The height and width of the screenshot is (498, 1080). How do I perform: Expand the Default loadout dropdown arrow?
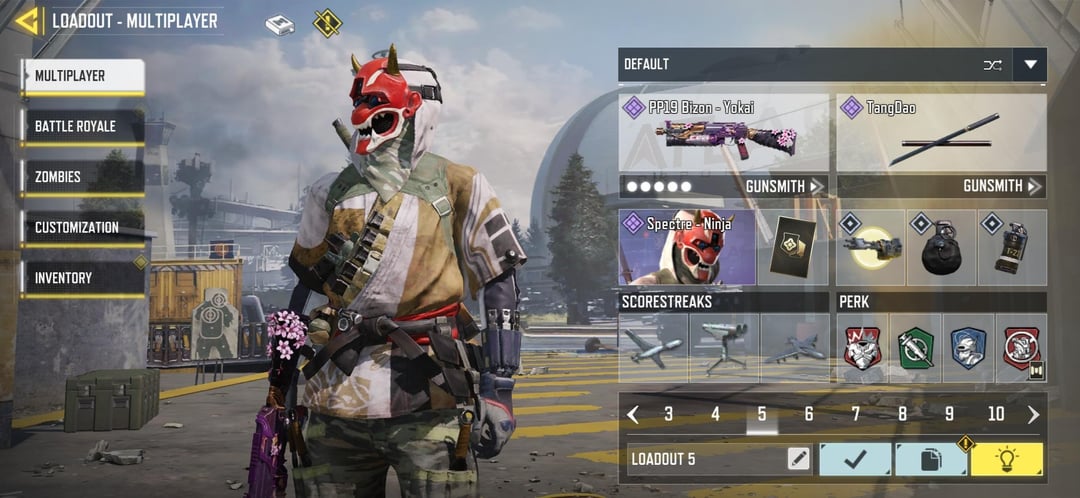pos(1030,65)
